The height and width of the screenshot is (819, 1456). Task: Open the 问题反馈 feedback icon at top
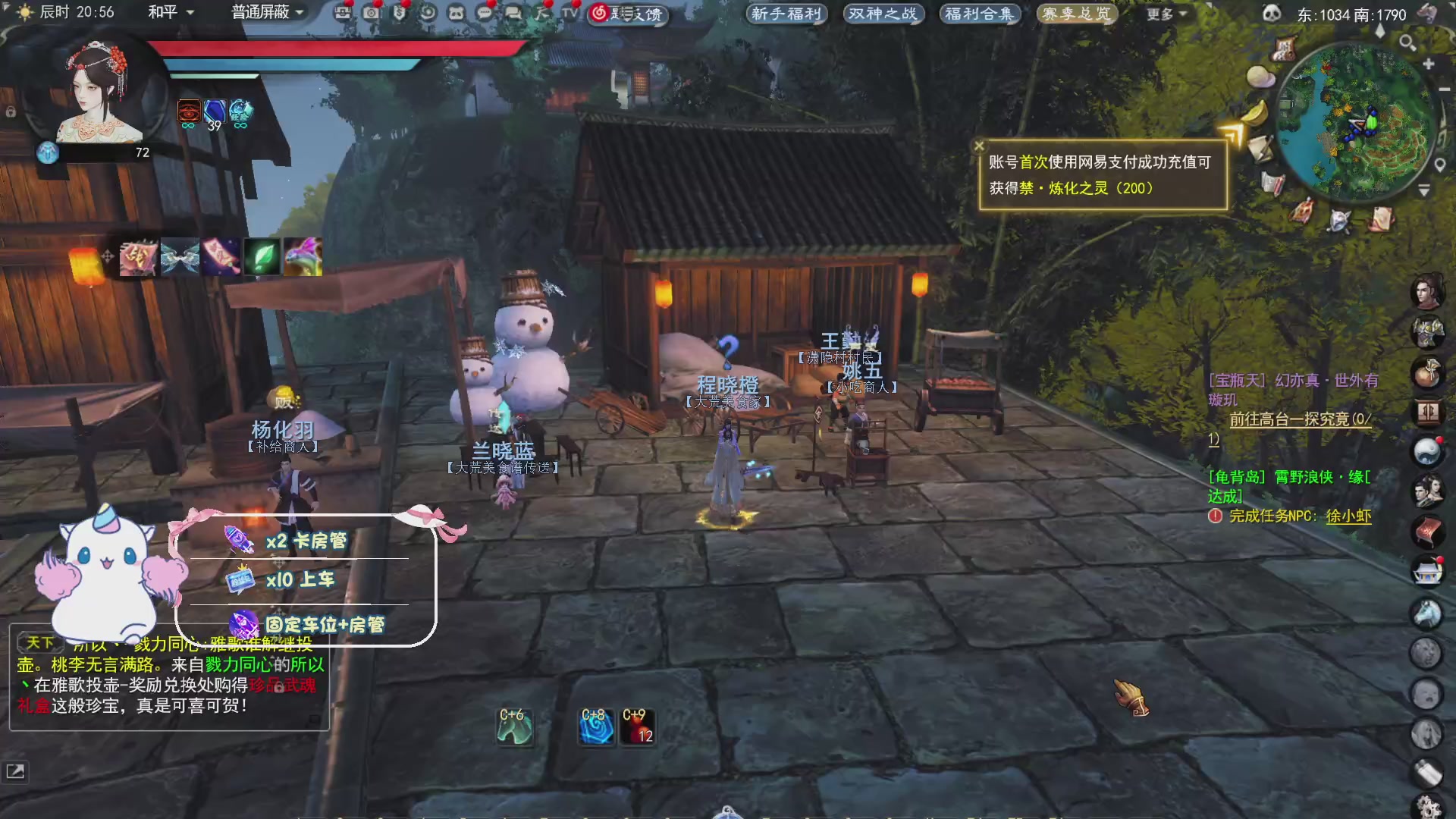click(x=627, y=12)
